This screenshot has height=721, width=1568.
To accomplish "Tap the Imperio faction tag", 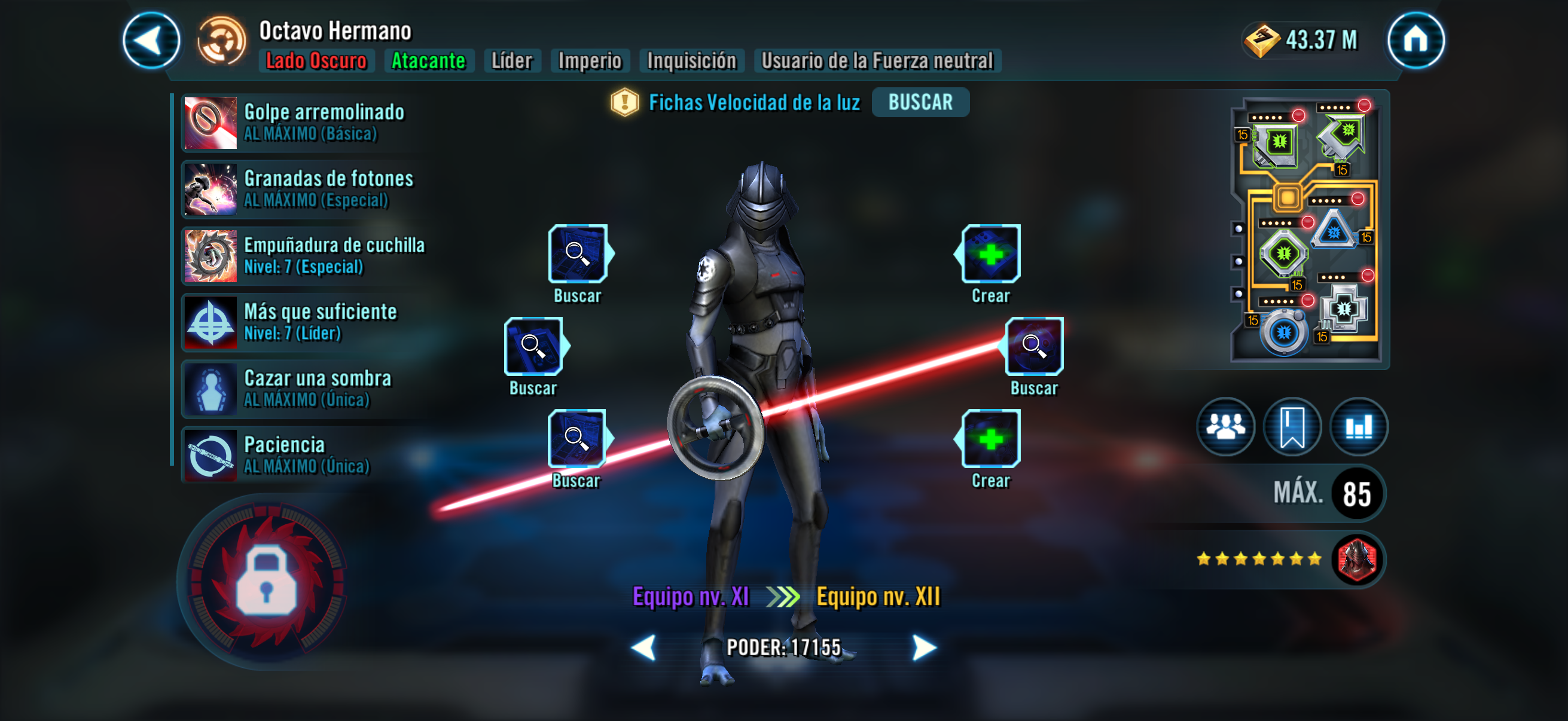I will [x=589, y=61].
